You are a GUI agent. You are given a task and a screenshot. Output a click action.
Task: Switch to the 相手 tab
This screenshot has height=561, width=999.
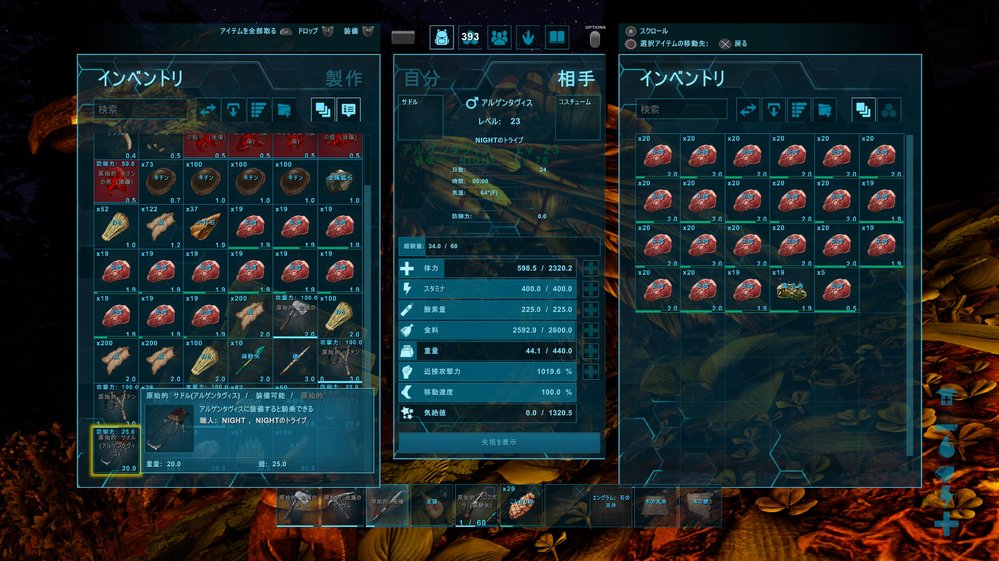click(576, 79)
